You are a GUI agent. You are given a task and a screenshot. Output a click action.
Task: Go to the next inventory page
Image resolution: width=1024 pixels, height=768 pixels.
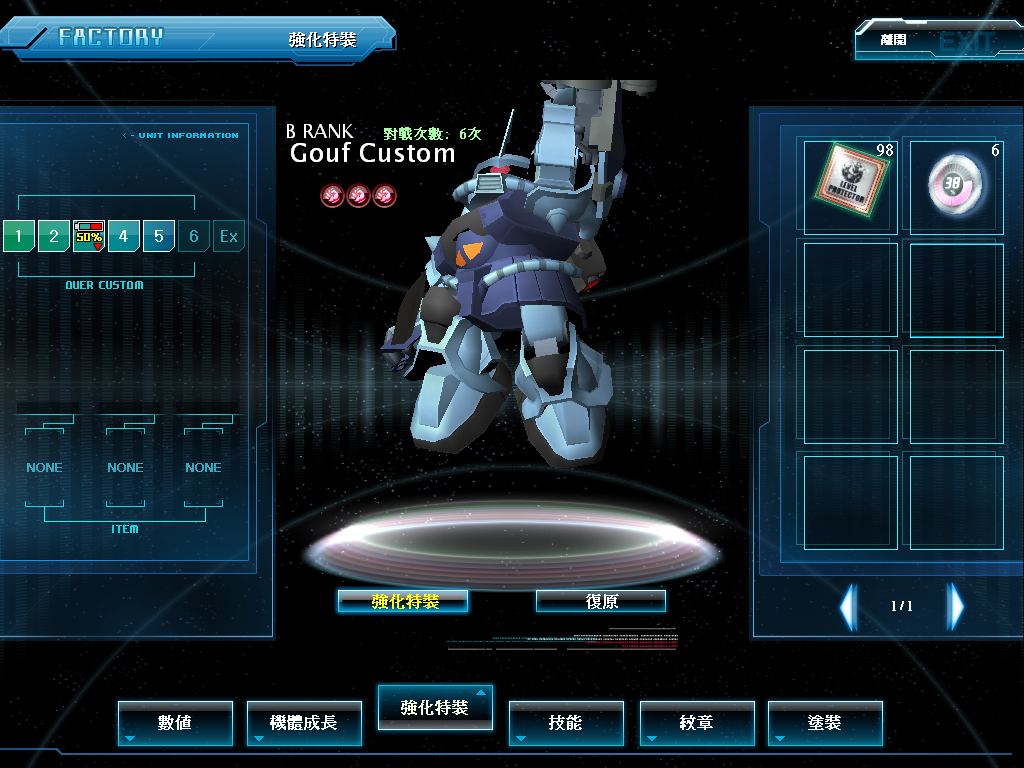point(956,606)
